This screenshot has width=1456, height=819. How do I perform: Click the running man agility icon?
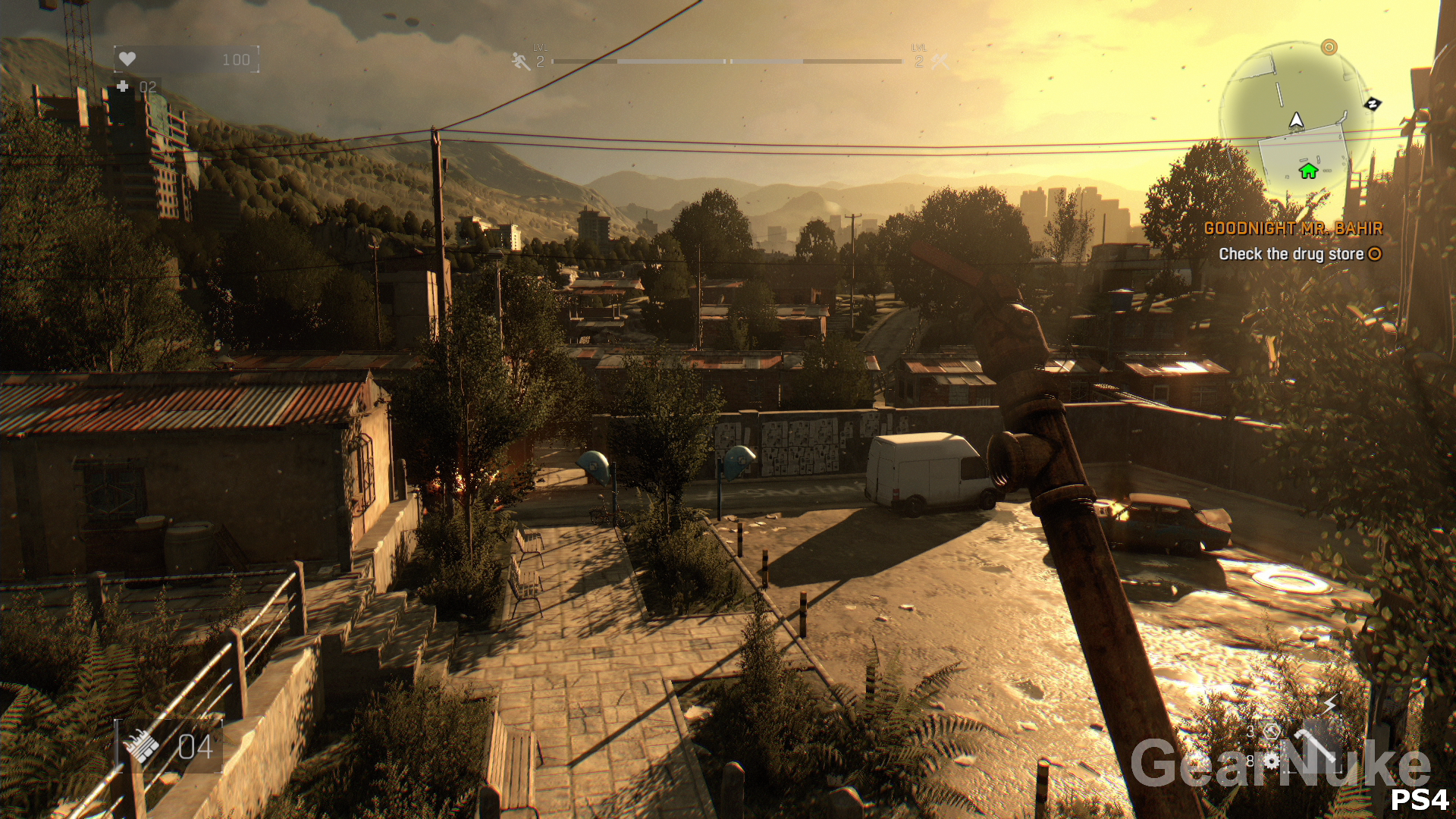click(521, 61)
